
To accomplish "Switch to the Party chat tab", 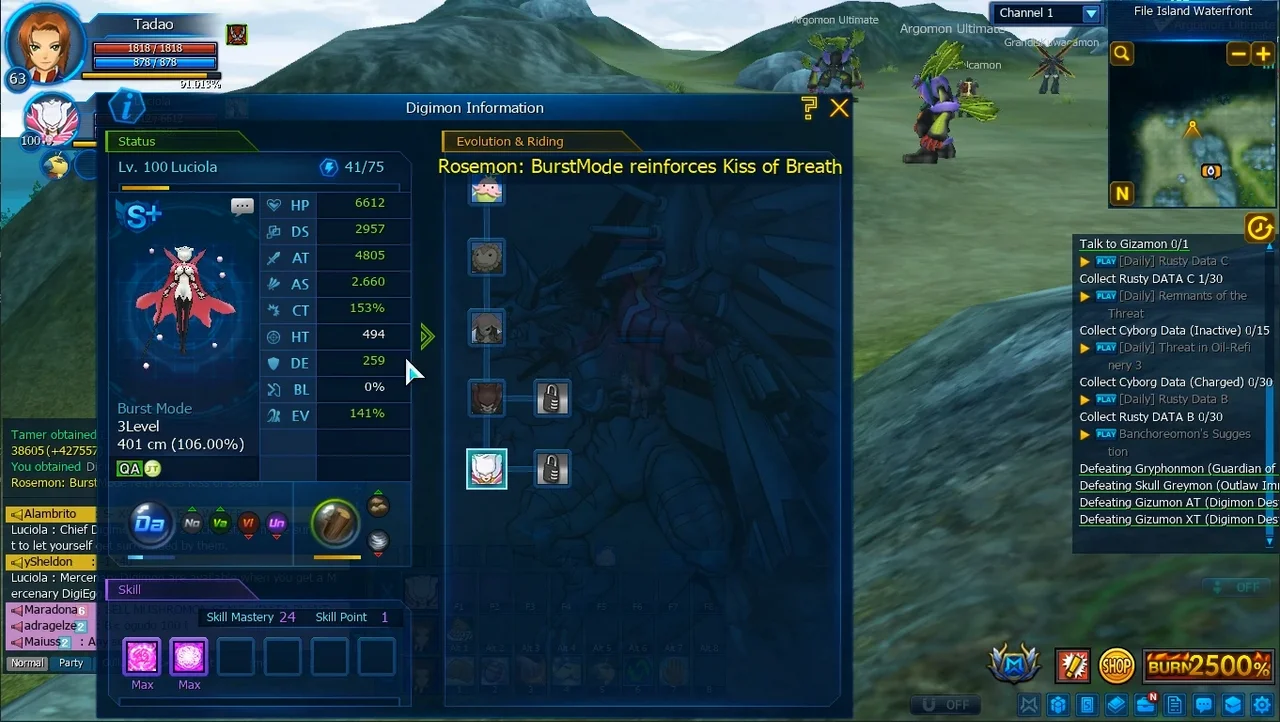I will click(71, 663).
